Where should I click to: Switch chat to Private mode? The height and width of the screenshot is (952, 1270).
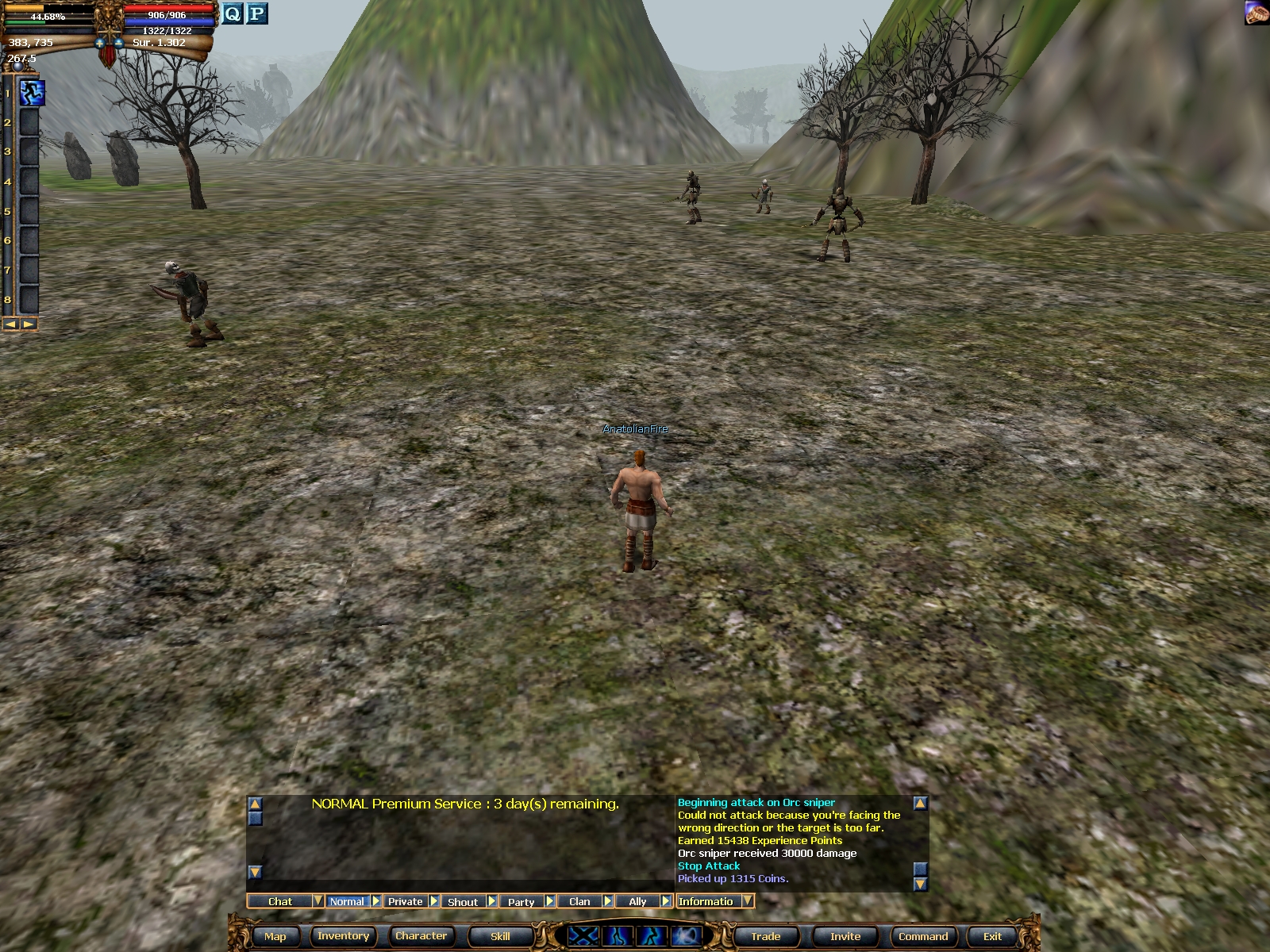point(405,901)
